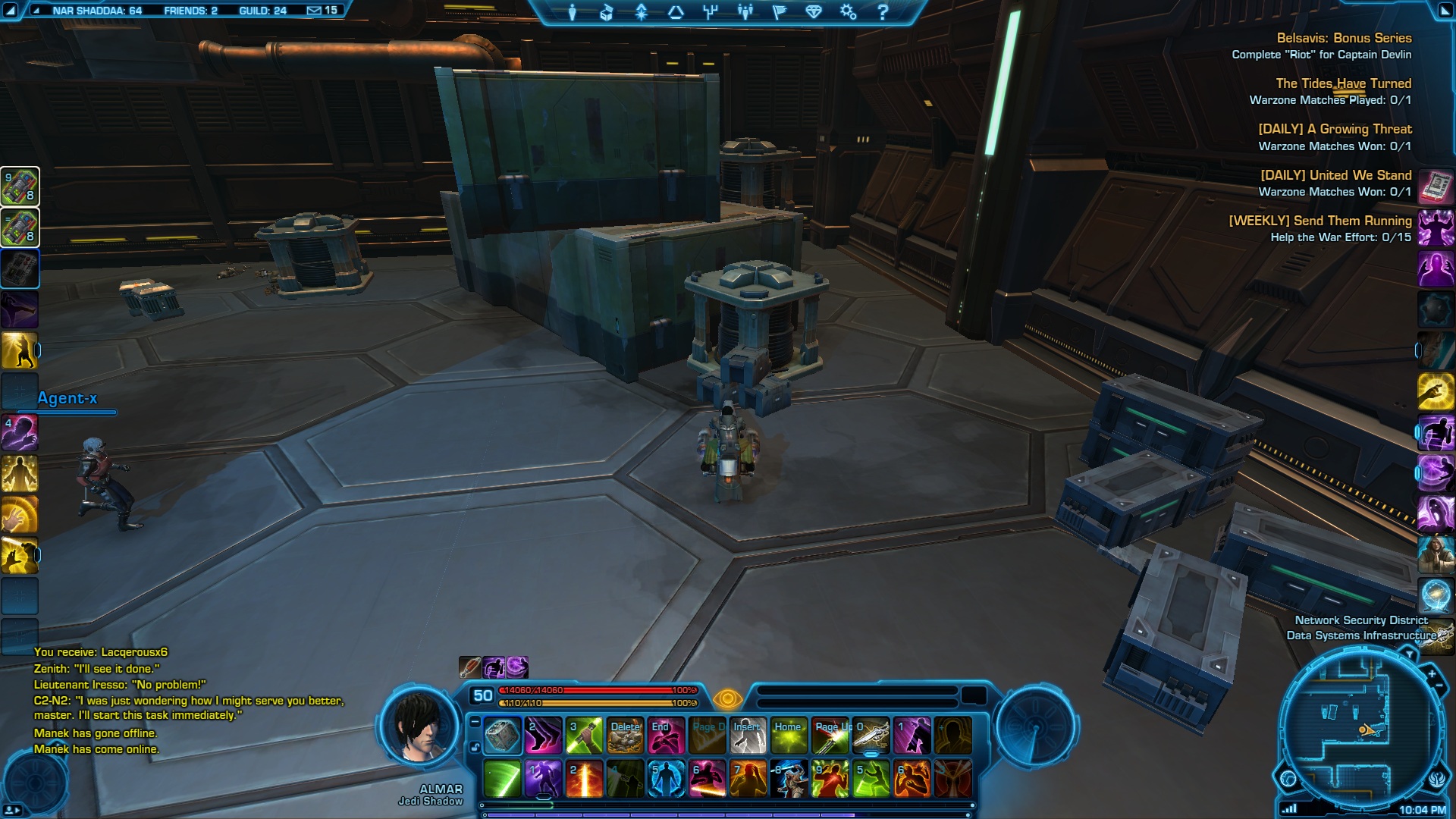Activate the Delete-bound rock pile ability
1456x819 pixels.
[625, 736]
